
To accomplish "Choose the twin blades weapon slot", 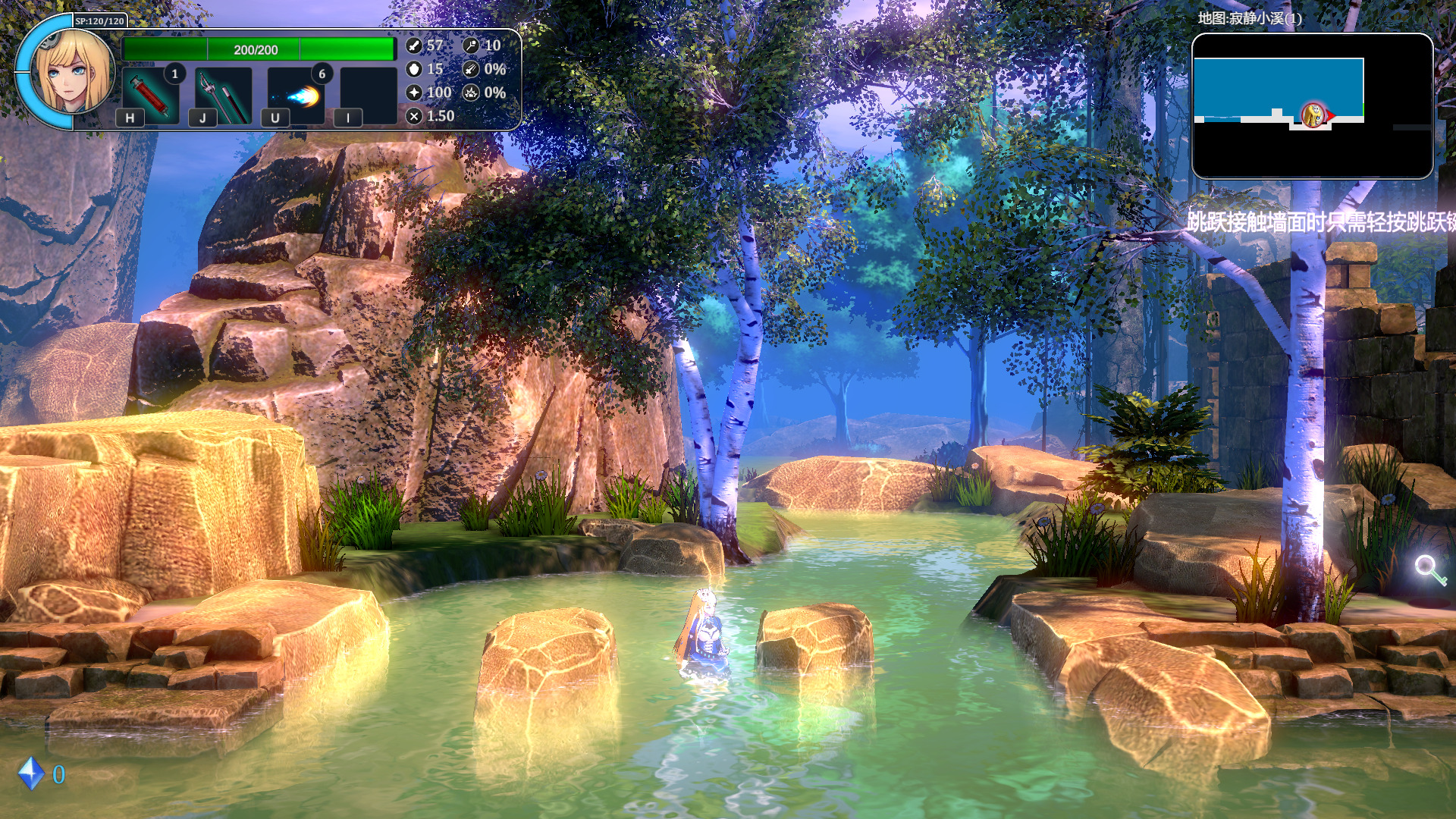I will (x=223, y=95).
